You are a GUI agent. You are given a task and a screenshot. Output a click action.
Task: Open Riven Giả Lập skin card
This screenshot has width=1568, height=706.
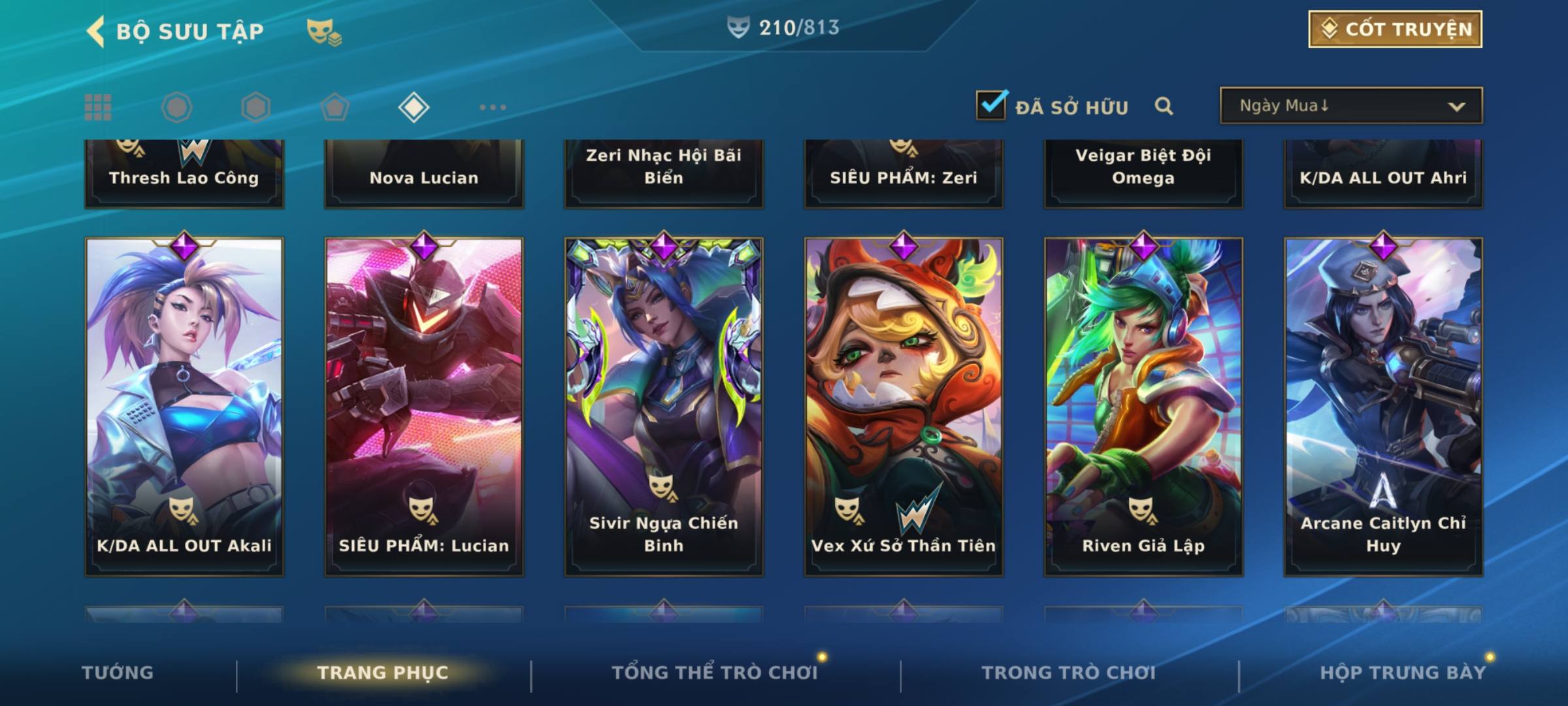1143,405
